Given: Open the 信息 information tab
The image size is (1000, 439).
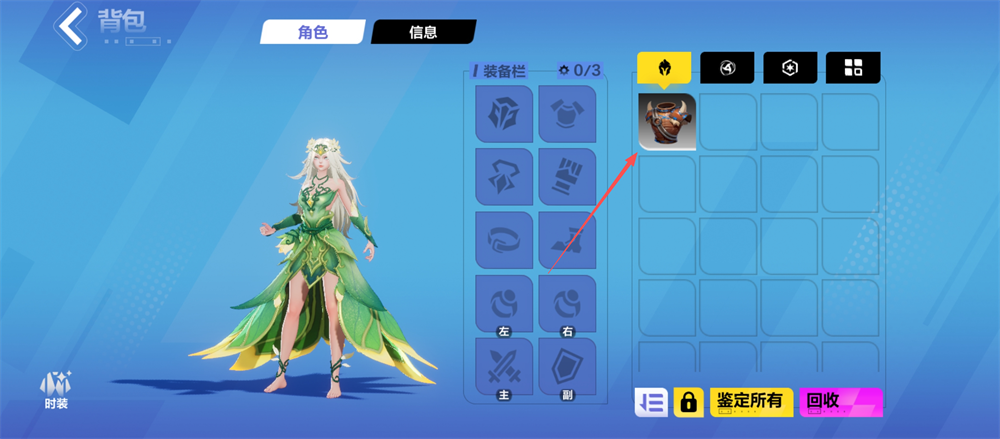Looking at the screenshot, I should coord(422,32).
